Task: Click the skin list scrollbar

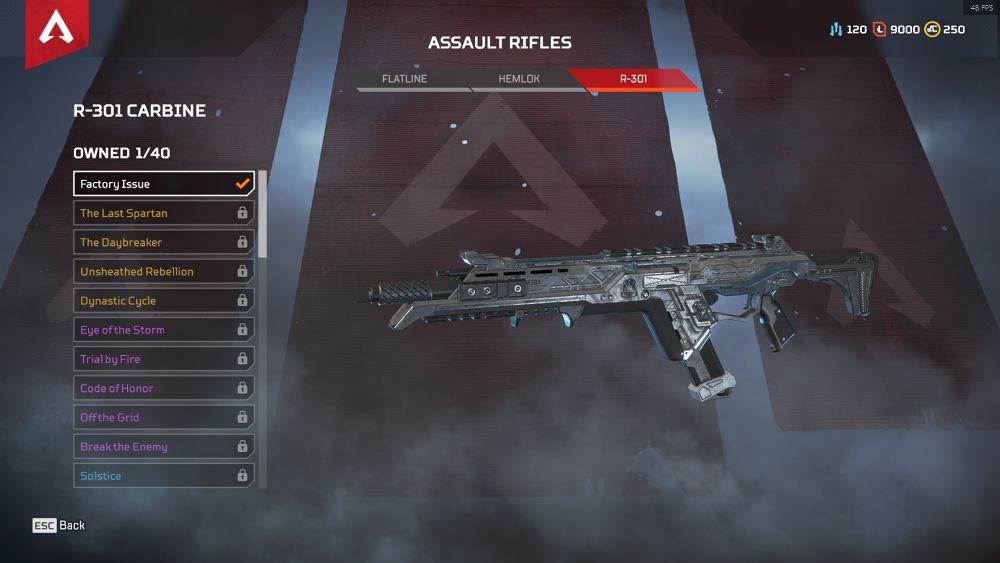Action: (x=263, y=214)
